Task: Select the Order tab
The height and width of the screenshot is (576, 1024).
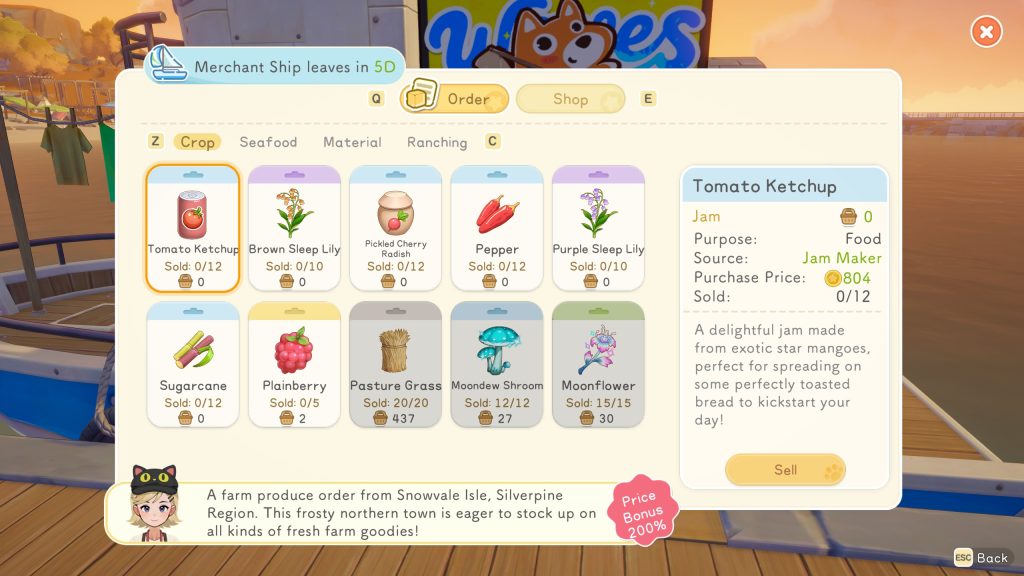Action: pyautogui.click(x=455, y=99)
